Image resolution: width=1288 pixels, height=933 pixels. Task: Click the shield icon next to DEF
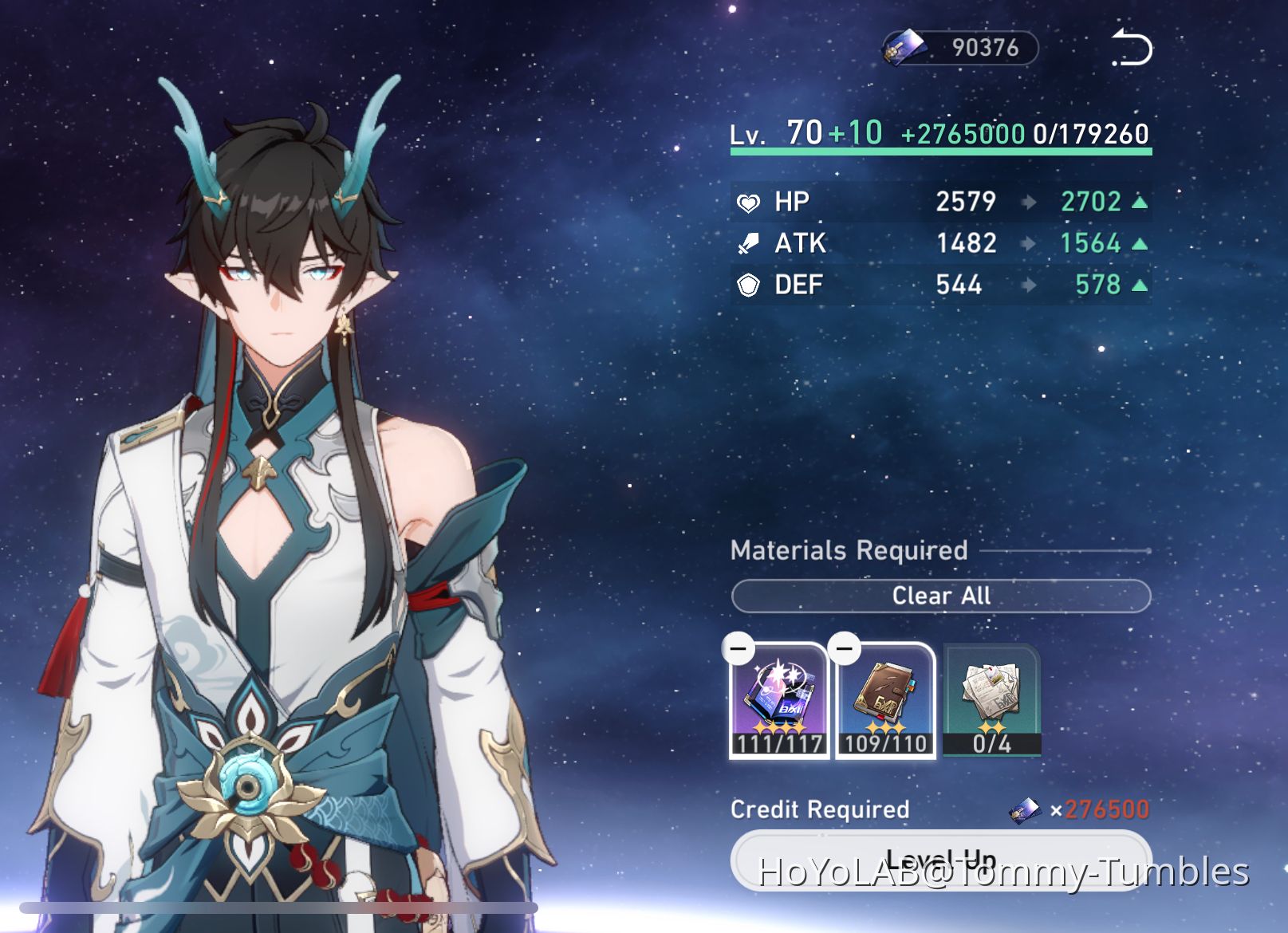coord(746,284)
